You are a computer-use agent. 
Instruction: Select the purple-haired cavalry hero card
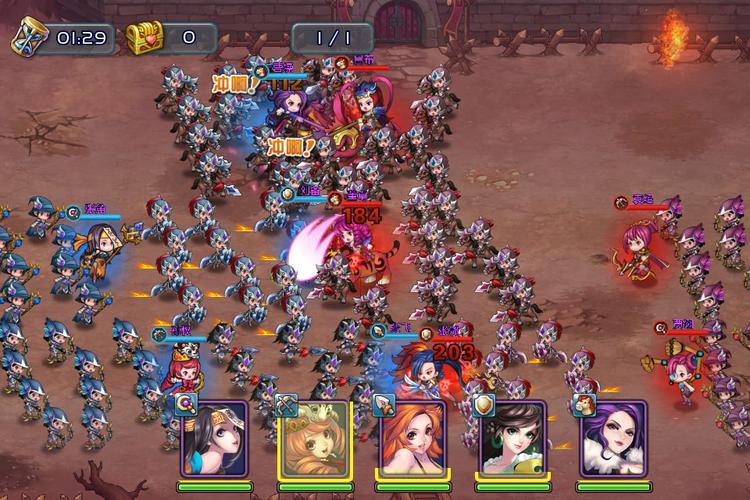[612, 438]
